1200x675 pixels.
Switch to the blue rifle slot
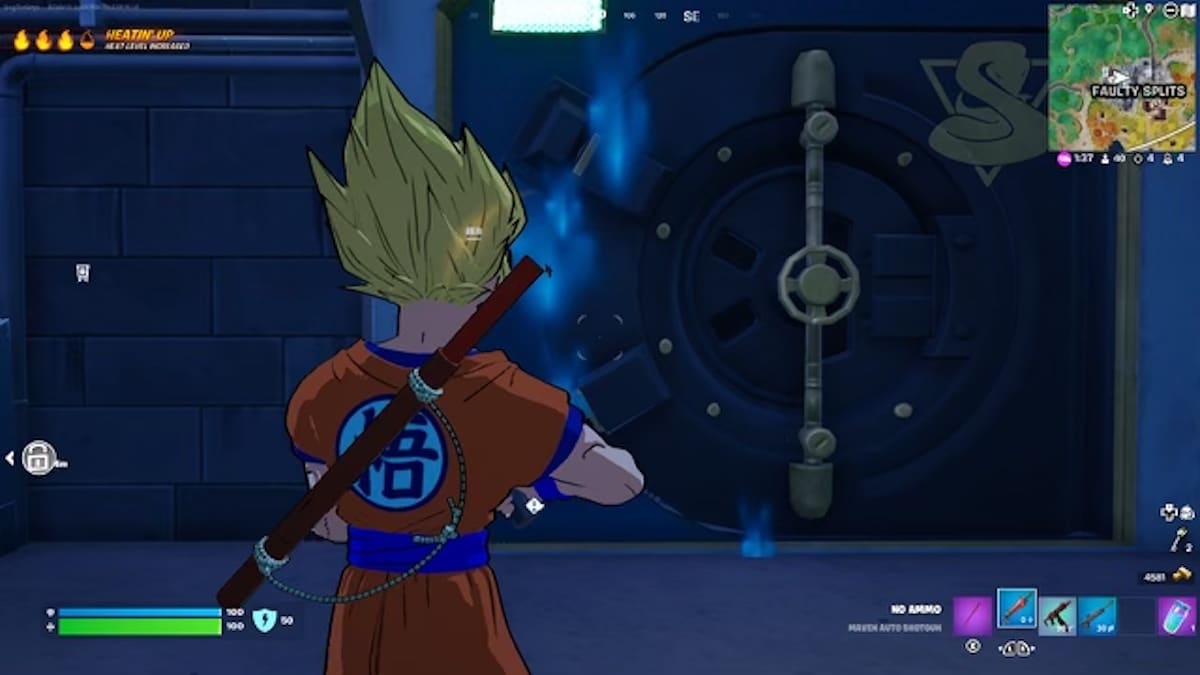coord(1097,615)
